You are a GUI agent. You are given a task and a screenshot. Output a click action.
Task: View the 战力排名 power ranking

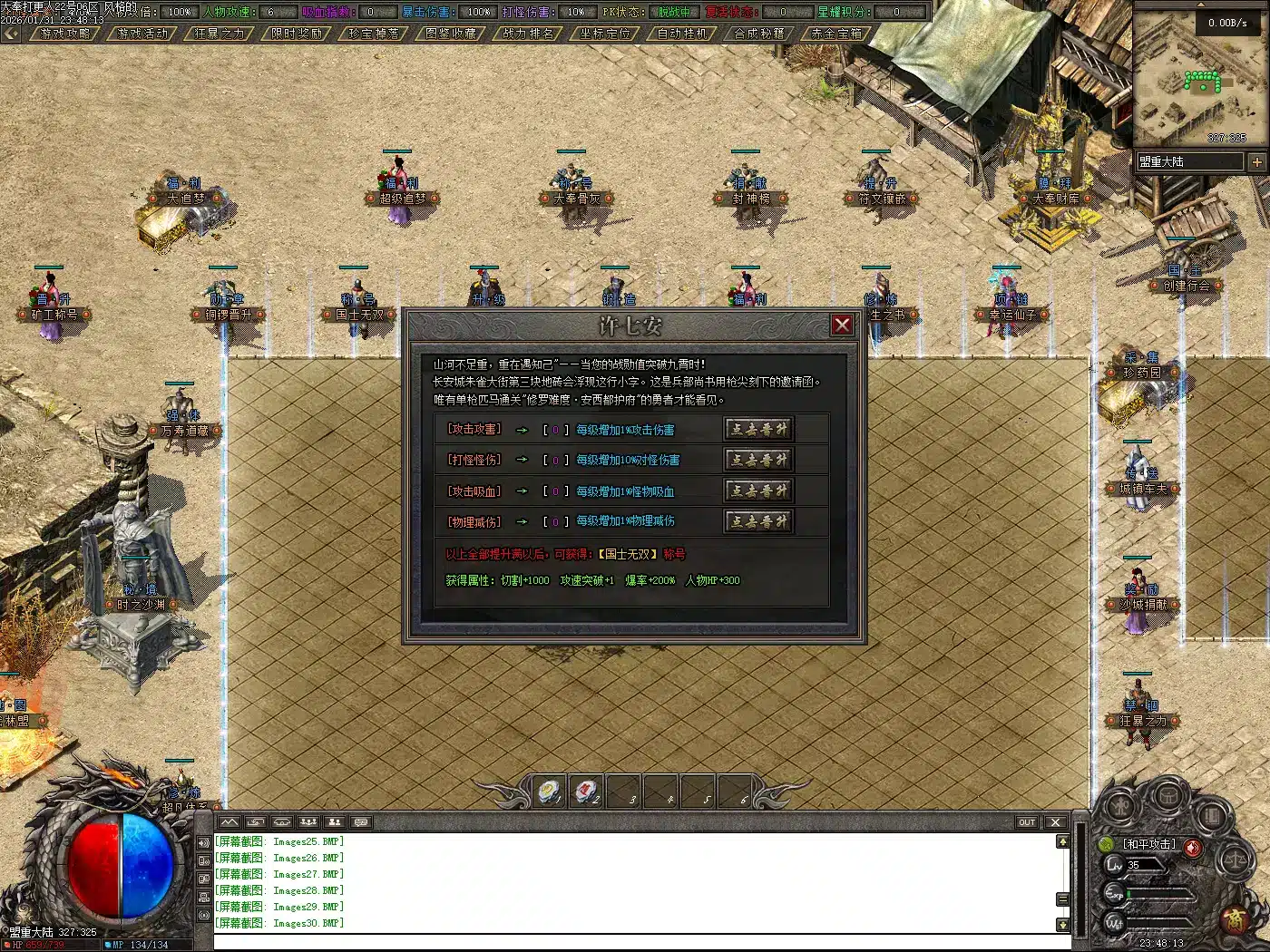528,34
